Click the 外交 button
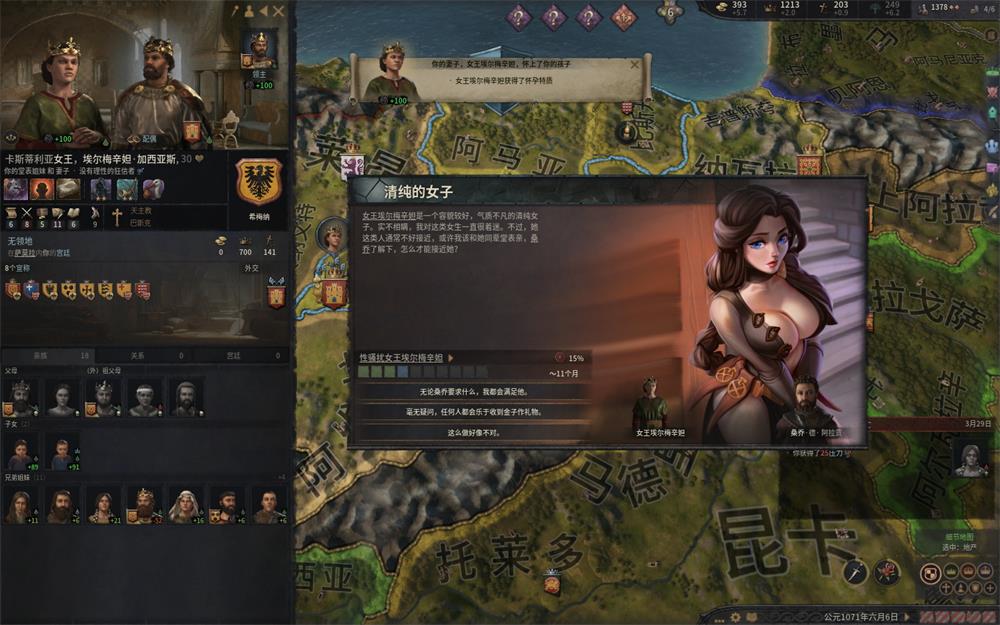 (251, 268)
